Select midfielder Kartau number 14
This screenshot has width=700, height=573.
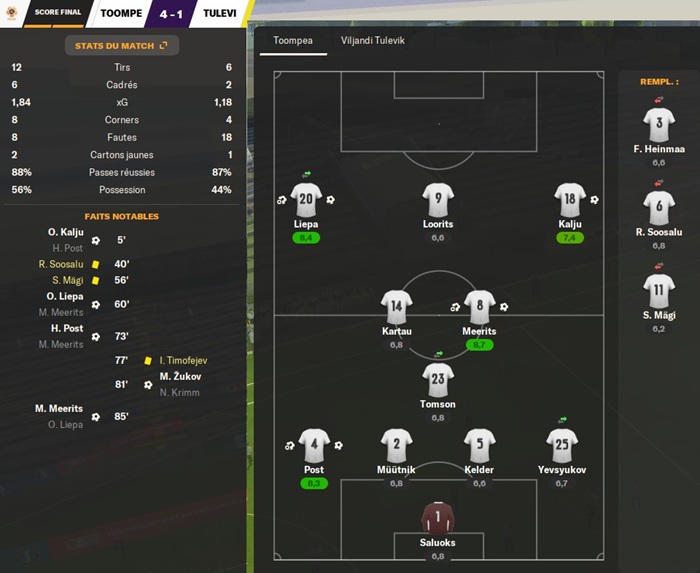pyautogui.click(x=397, y=306)
